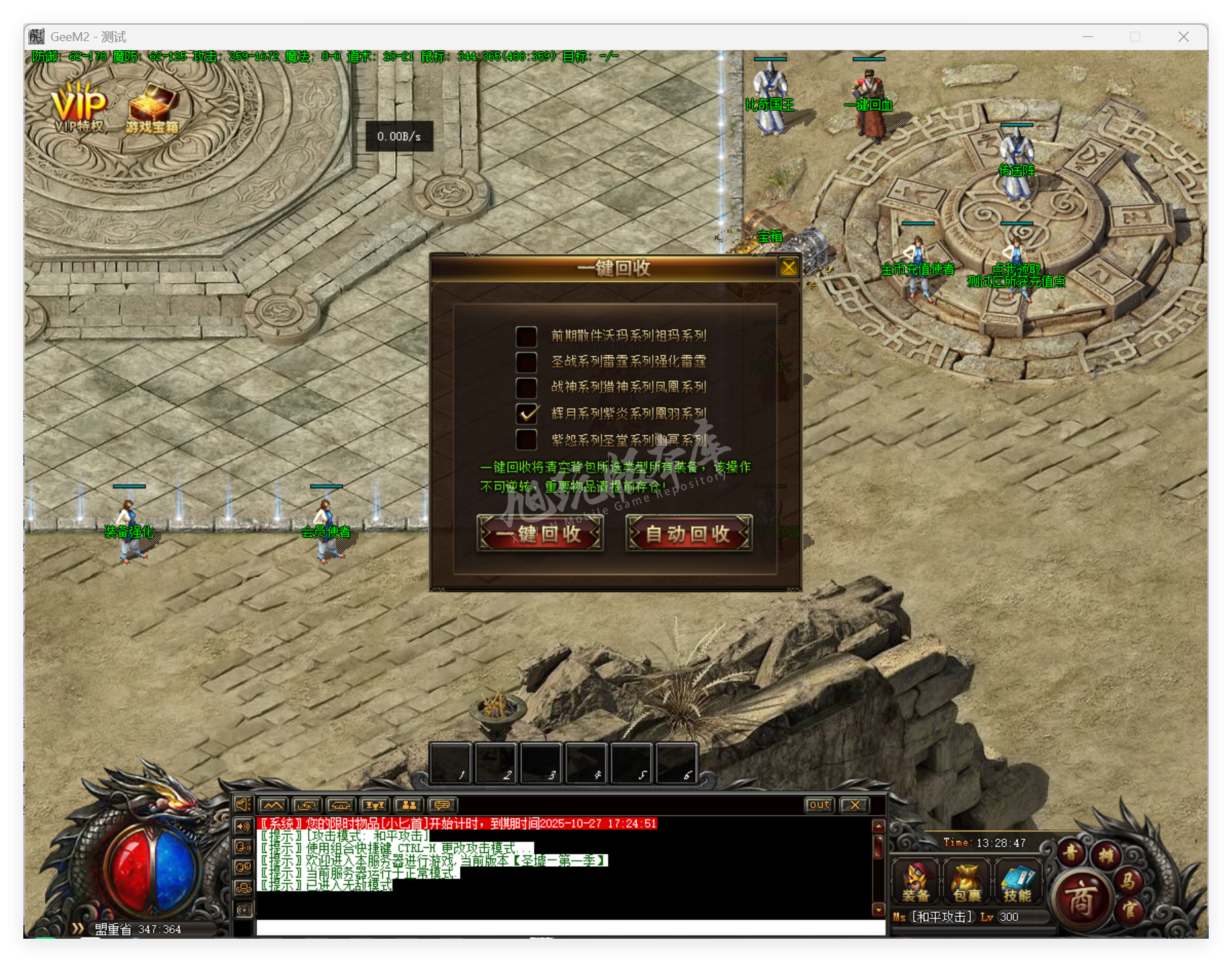The height and width of the screenshot is (962, 1232).
Task: Enable the 紫怨系列圣堂系列幽冥系列 option
Action: (526, 440)
